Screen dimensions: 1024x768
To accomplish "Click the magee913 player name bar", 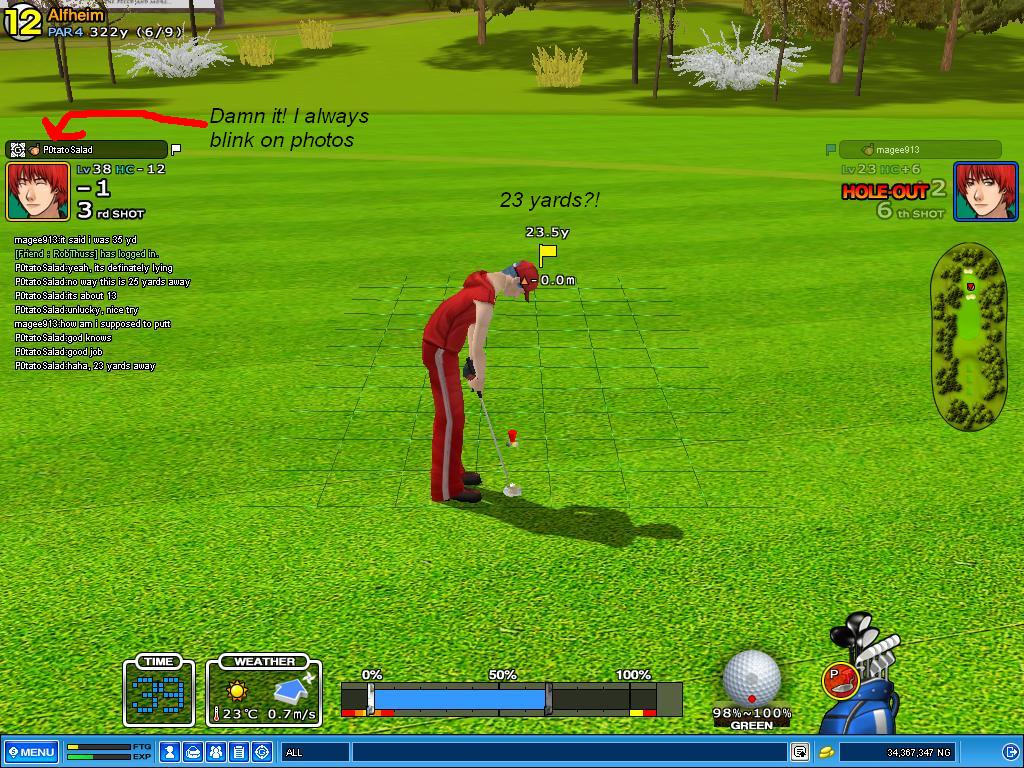I will 918,150.
